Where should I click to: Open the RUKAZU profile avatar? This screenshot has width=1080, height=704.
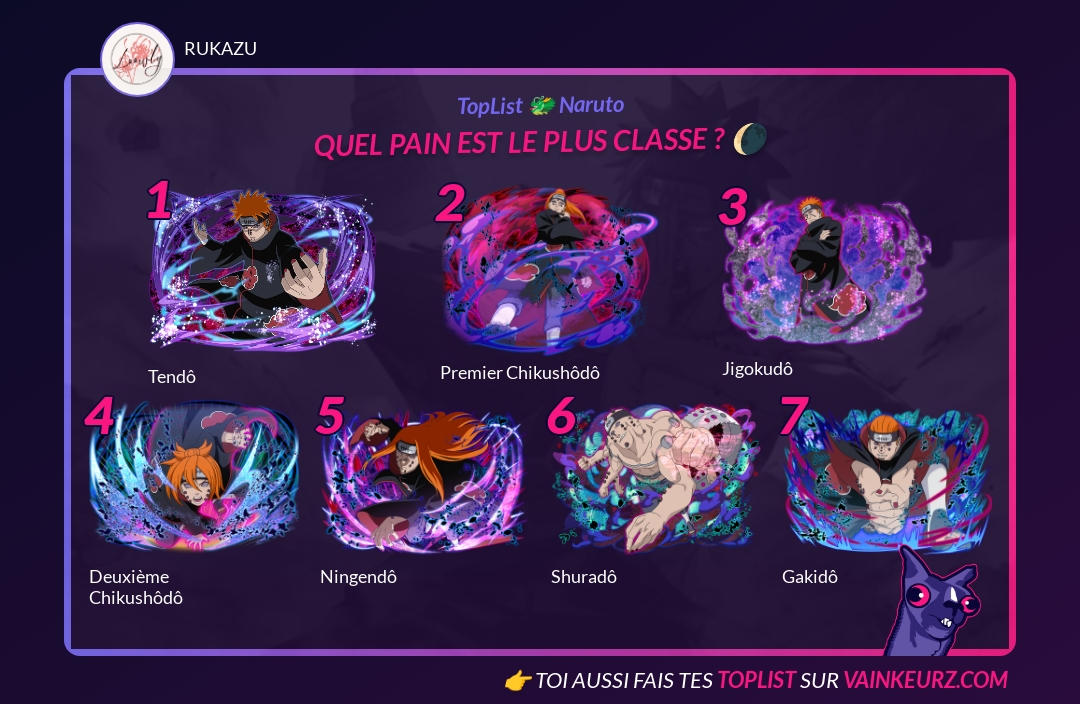(138, 60)
